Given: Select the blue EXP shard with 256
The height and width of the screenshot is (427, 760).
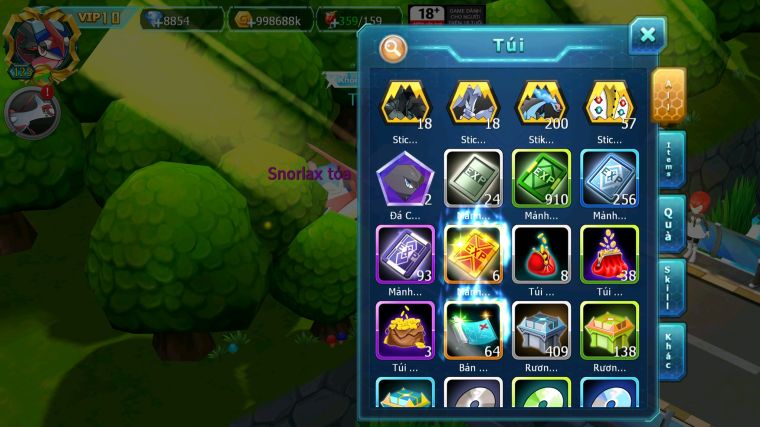Looking at the screenshot, I should point(610,178).
